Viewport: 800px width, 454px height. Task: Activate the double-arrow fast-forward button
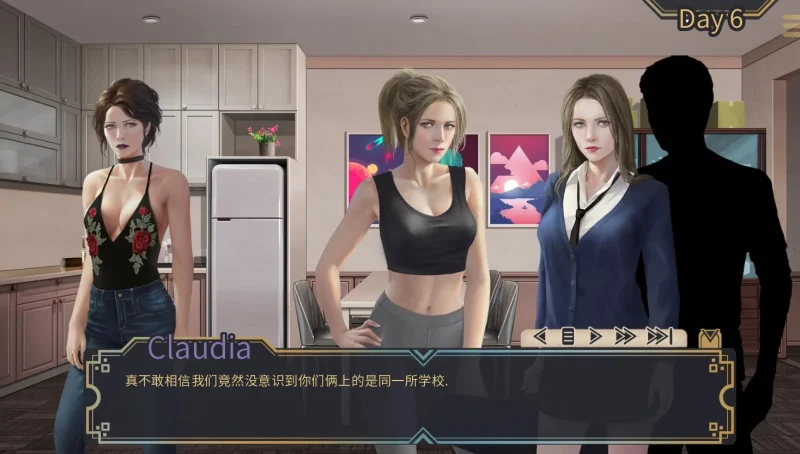click(625, 337)
